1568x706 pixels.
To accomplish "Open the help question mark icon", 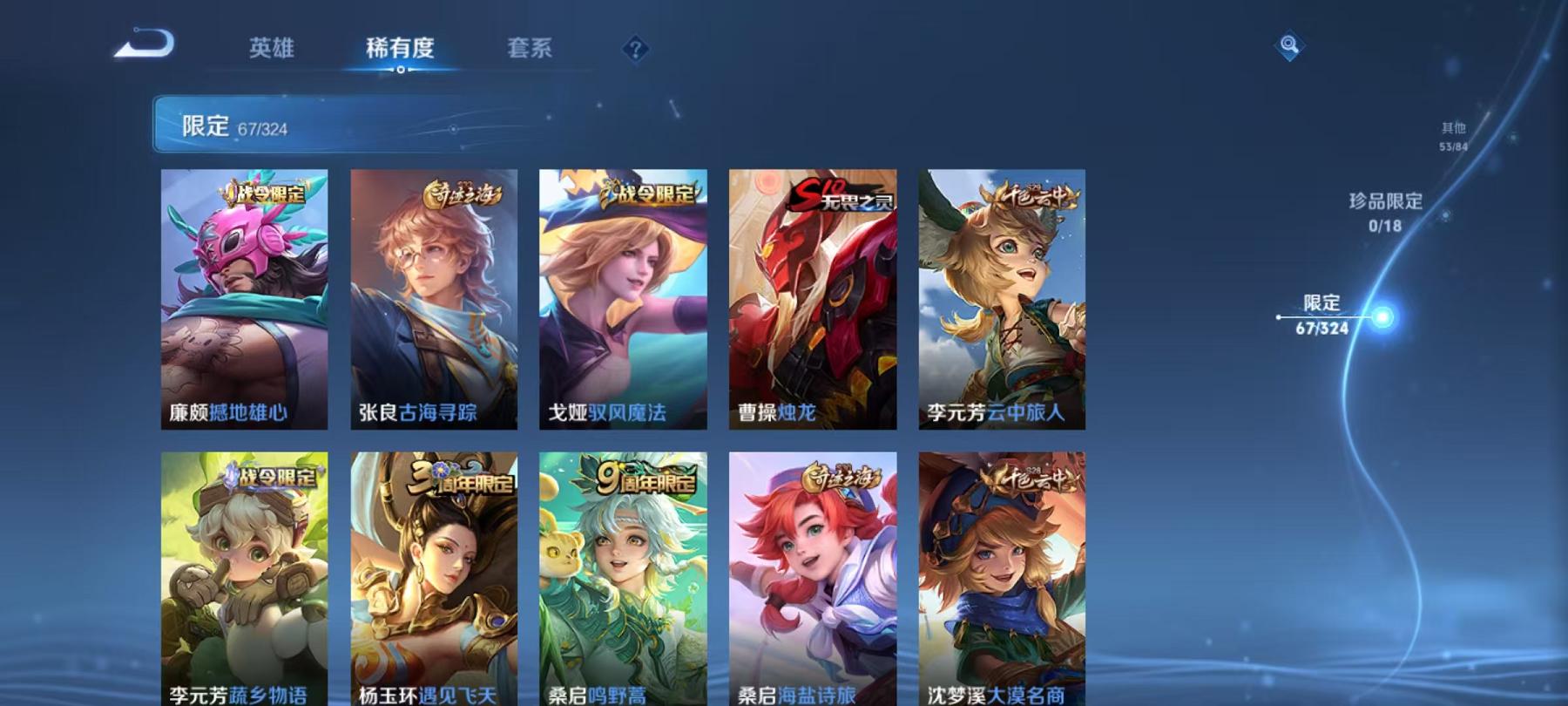I will pyautogui.click(x=637, y=48).
